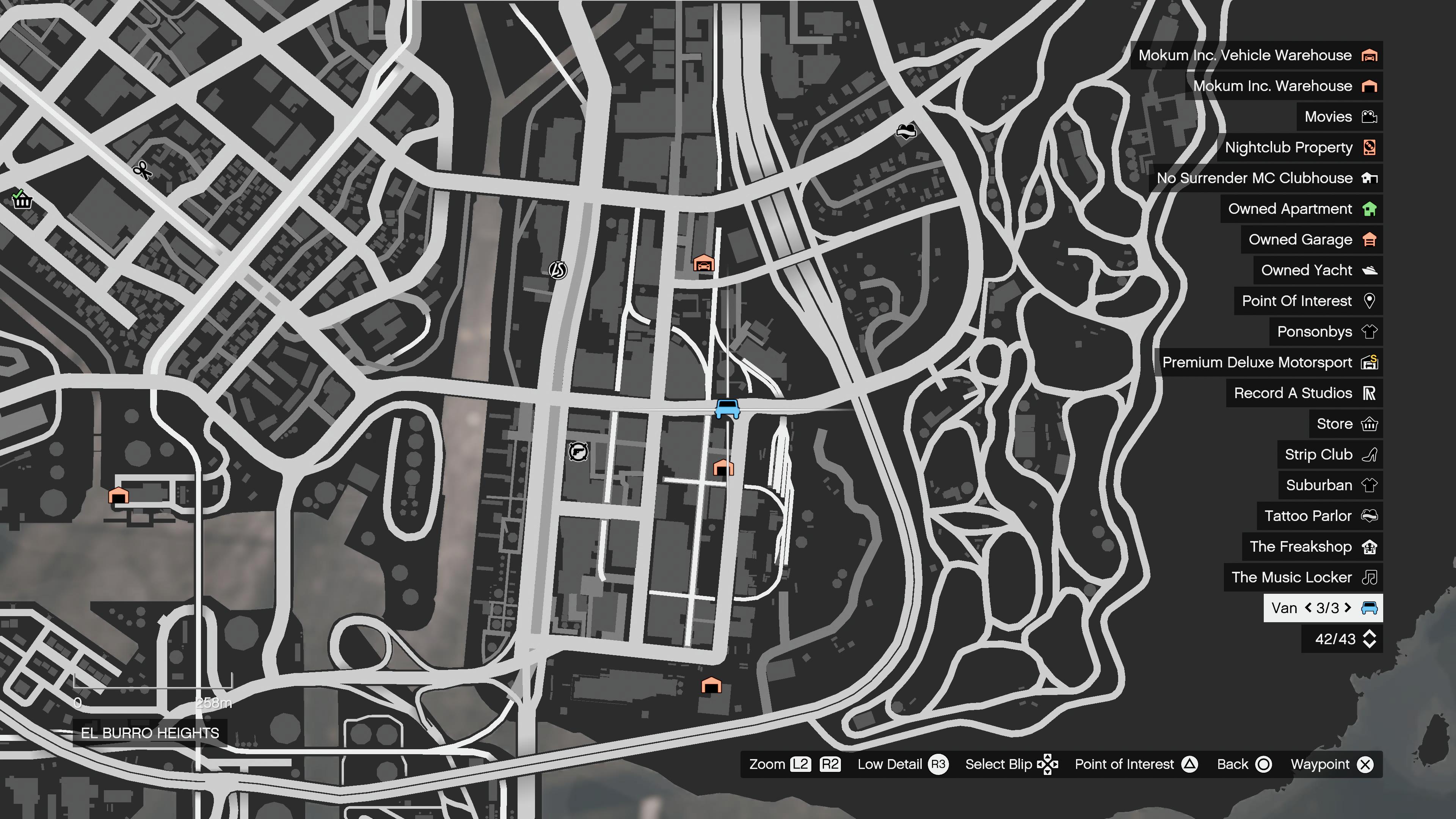
Task: Choose the Movies legend entry
Action: (1339, 117)
